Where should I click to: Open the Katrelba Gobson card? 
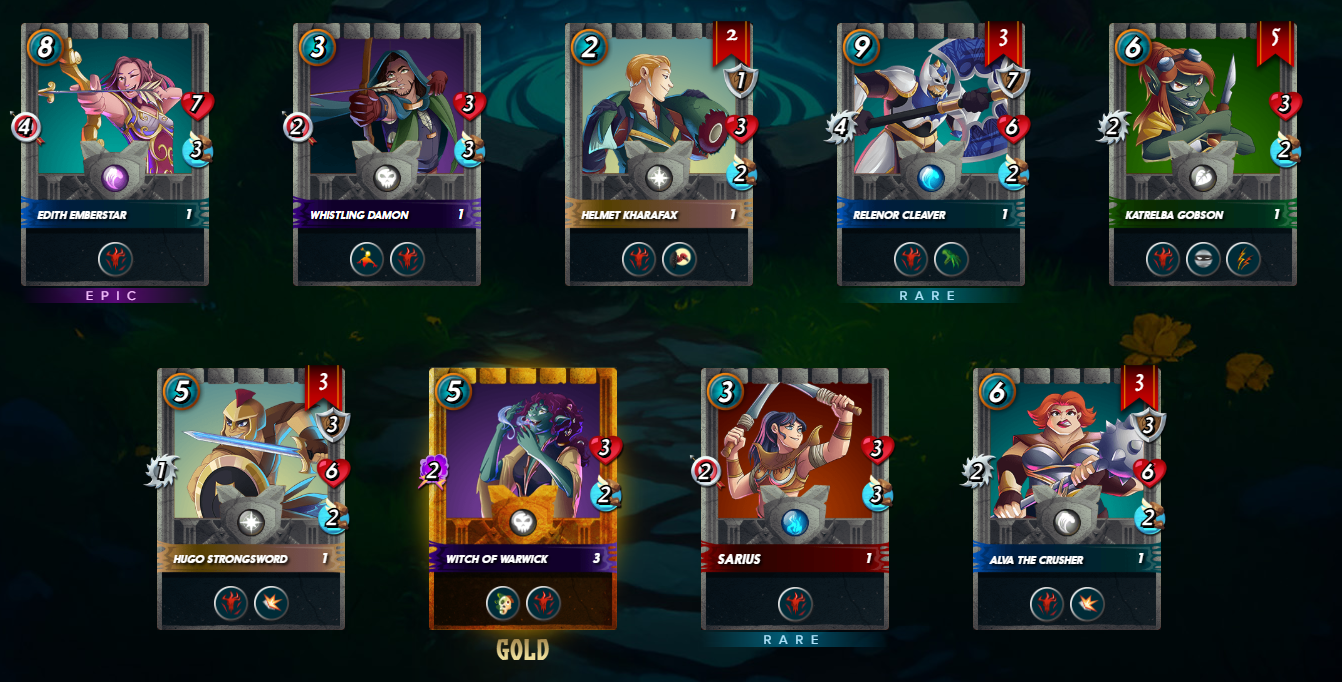coord(1203,155)
